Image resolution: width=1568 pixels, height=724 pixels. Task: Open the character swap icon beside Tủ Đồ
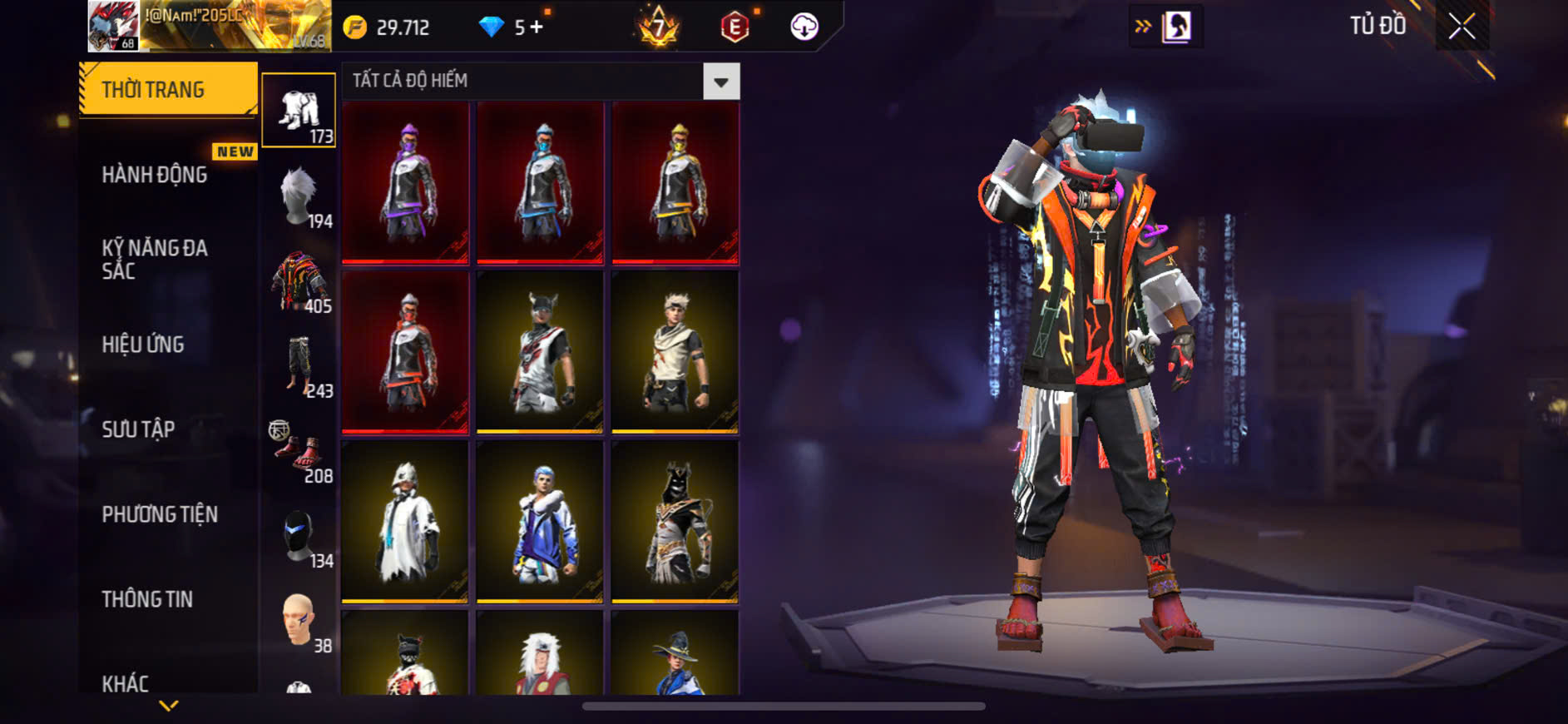tap(1175, 27)
